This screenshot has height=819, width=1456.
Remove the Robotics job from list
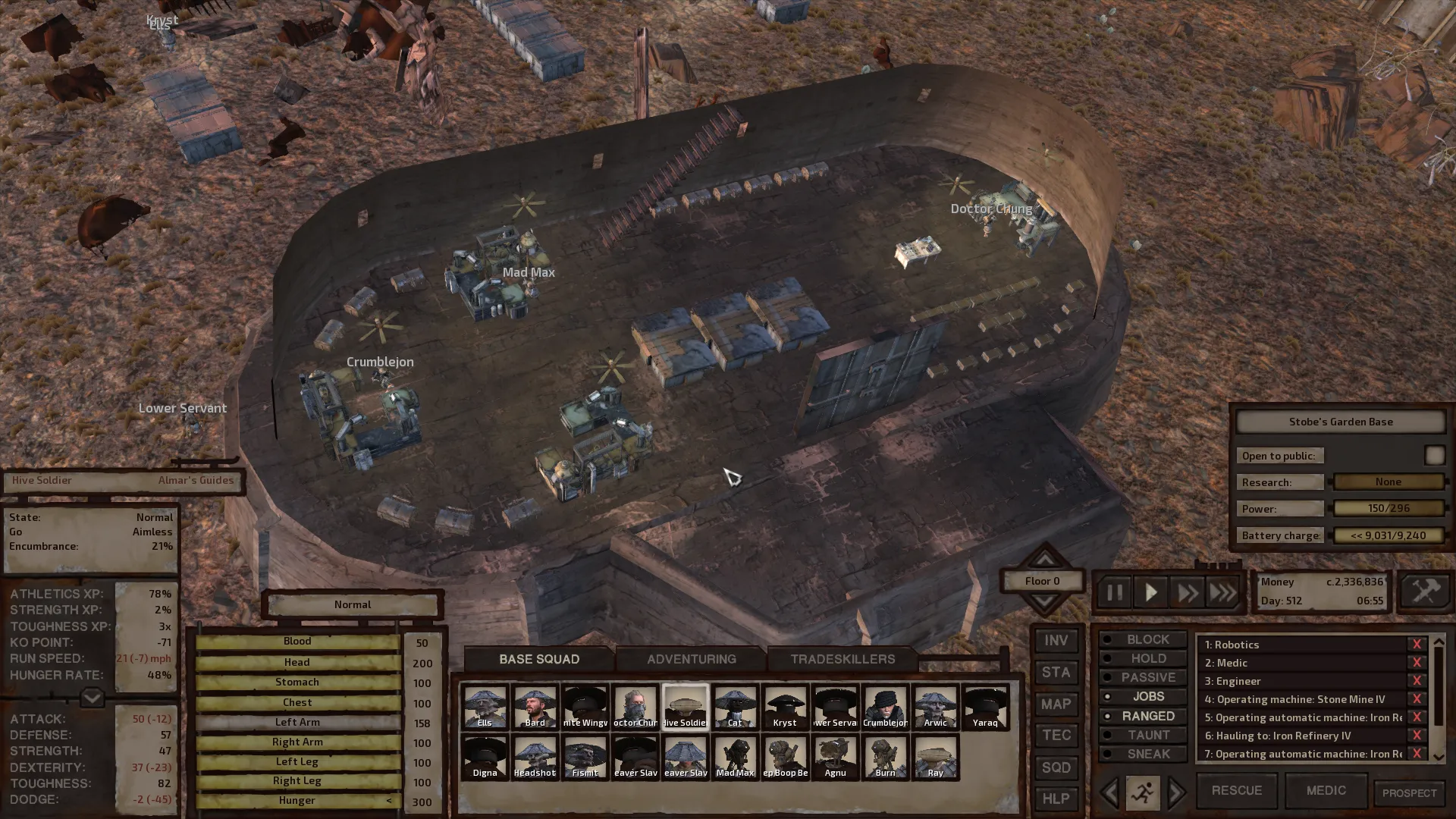tap(1416, 645)
